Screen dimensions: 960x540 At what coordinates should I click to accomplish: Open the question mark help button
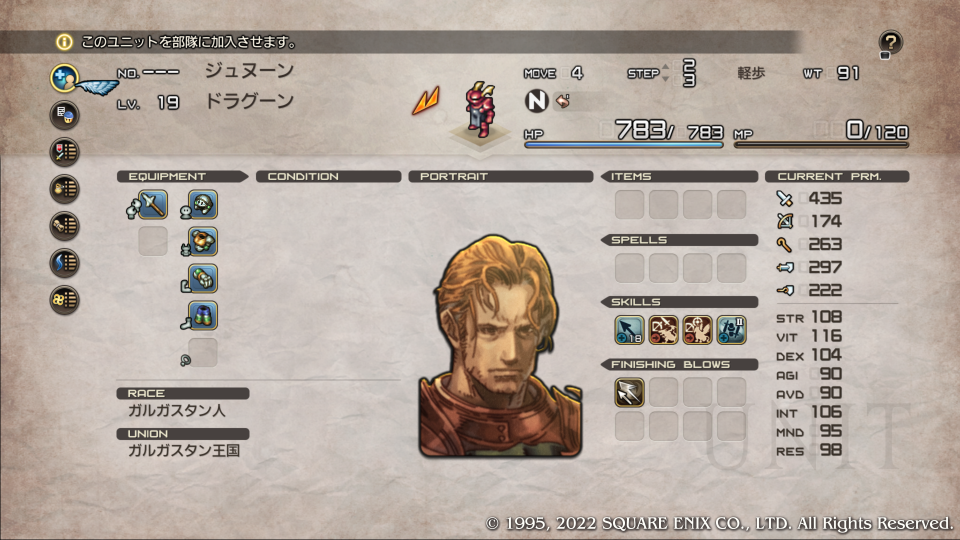click(890, 43)
